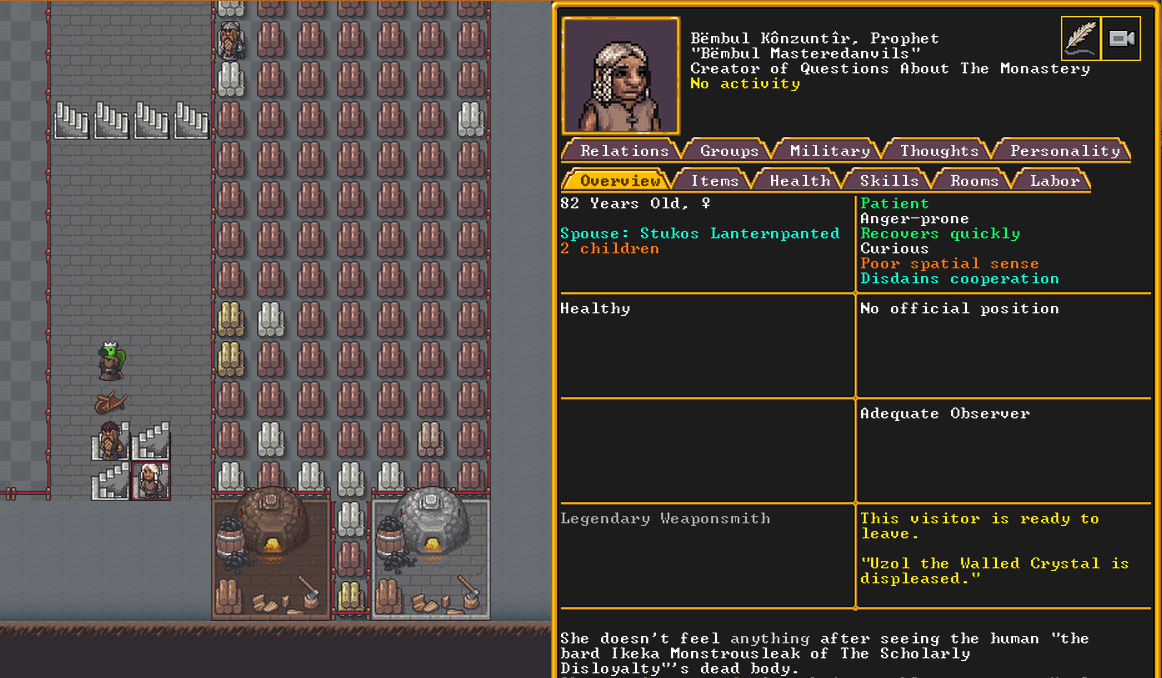Click Bëmbul's character portrait

620,76
